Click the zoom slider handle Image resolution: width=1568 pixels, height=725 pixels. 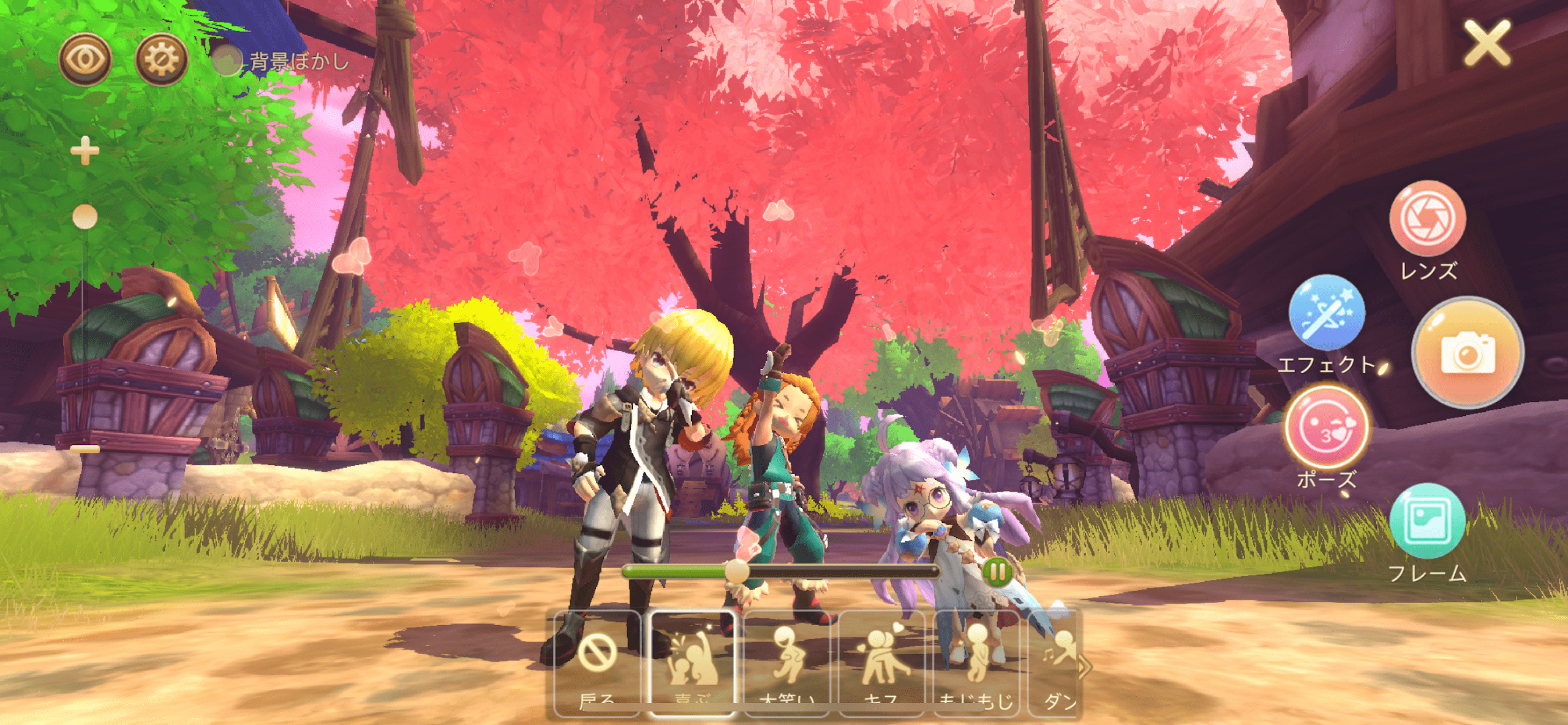point(85,217)
